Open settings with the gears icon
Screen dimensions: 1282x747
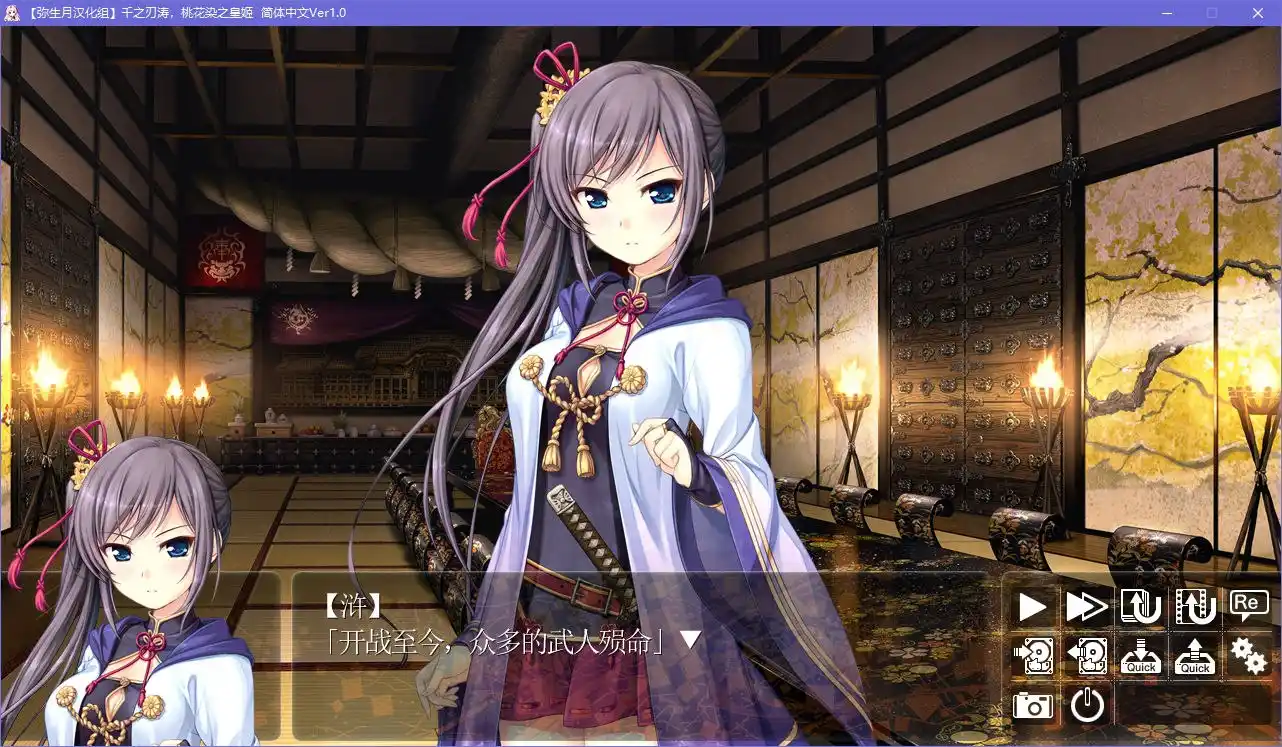coord(1248,656)
